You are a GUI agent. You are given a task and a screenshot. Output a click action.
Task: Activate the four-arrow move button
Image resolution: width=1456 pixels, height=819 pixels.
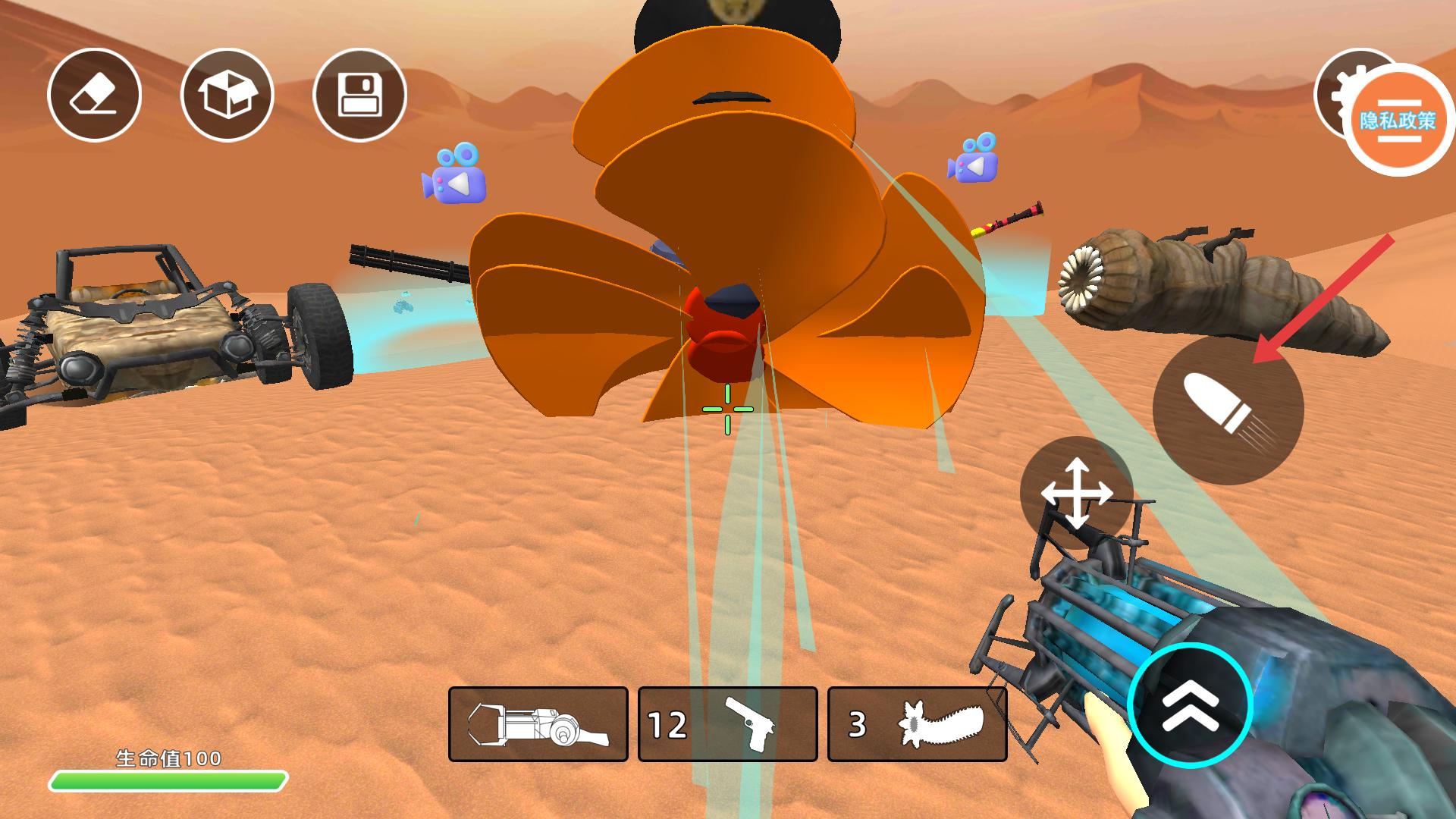coord(1076,493)
